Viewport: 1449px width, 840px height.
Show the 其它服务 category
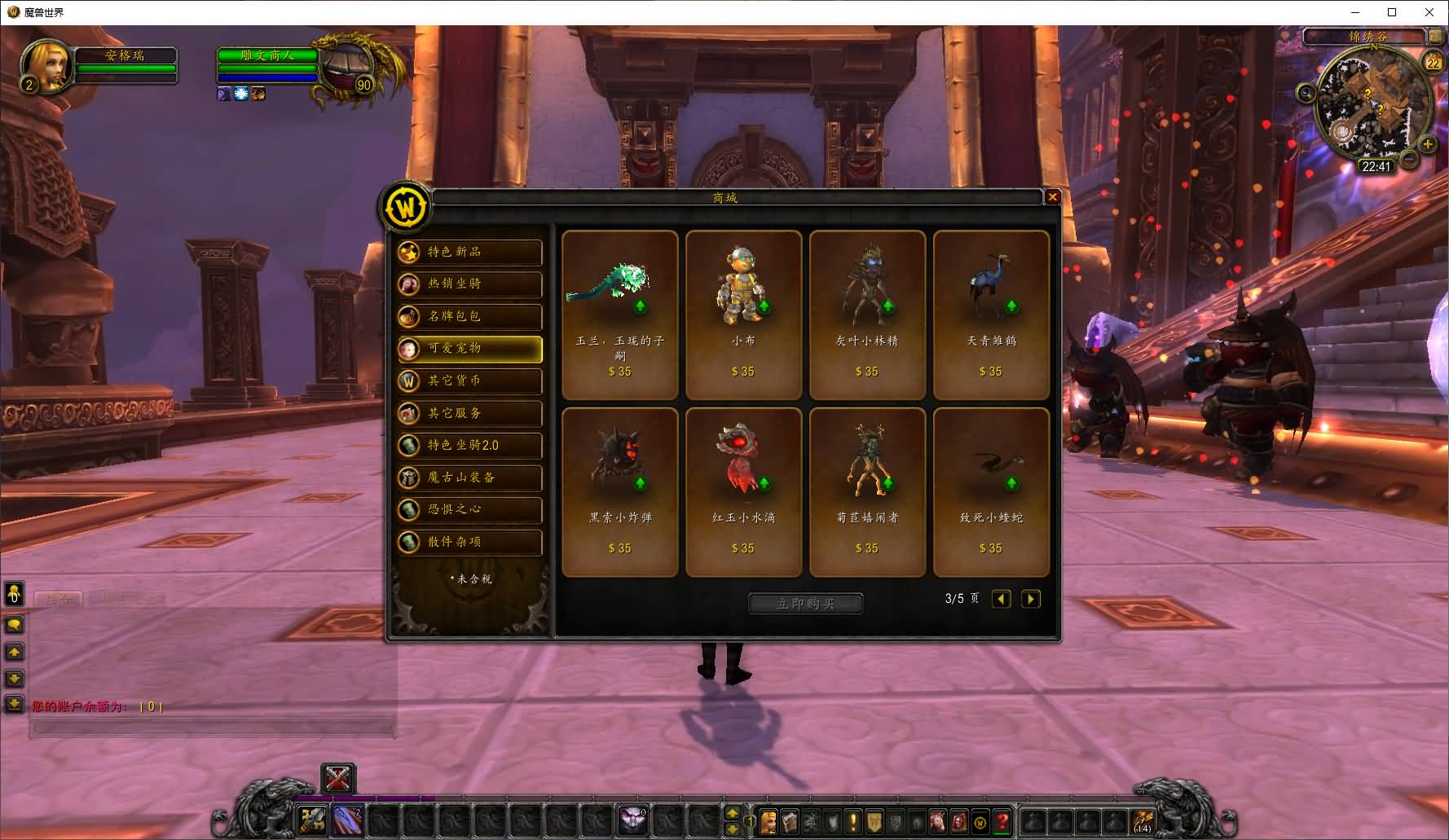click(x=470, y=413)
